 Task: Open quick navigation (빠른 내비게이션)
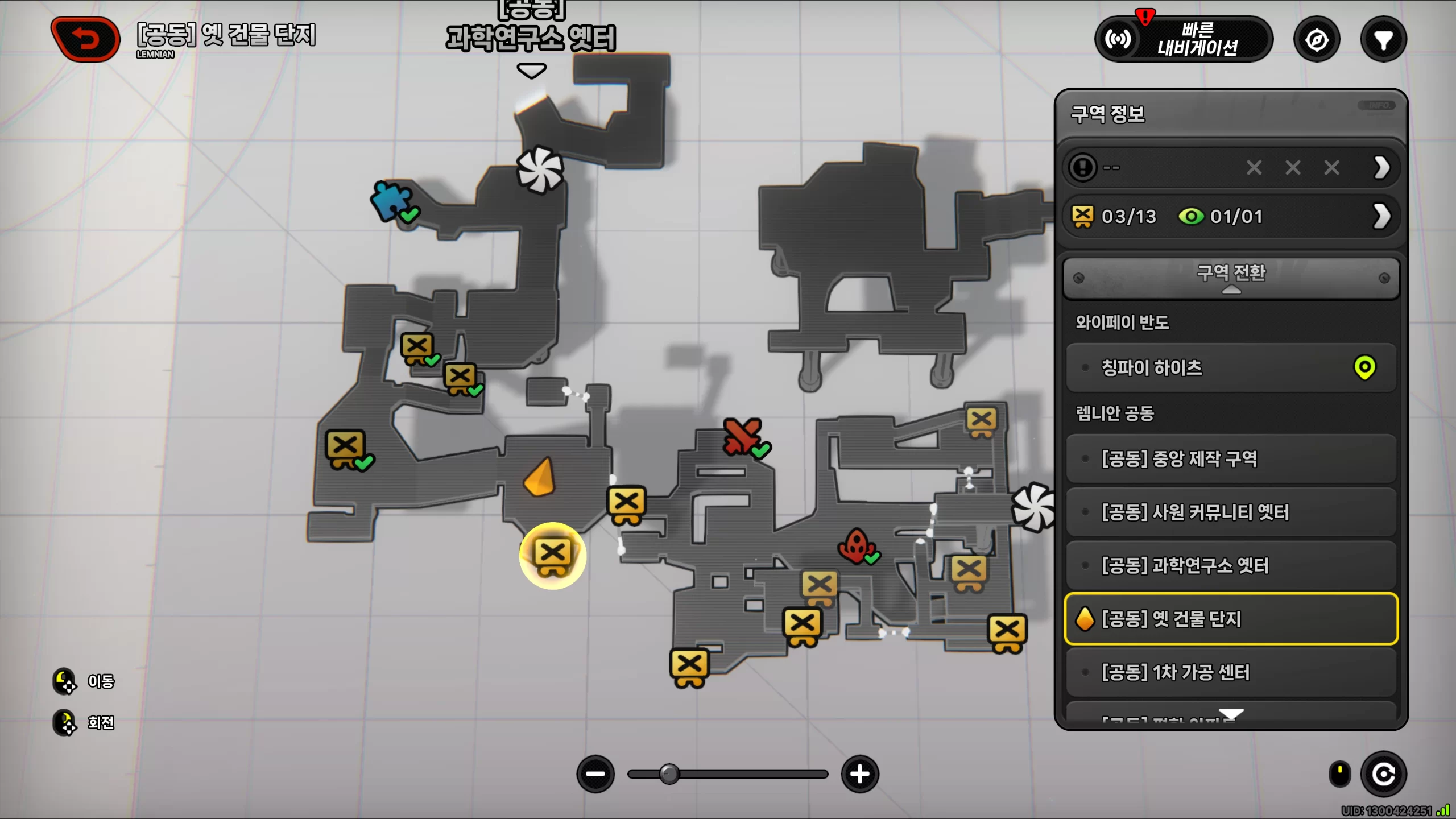[x=1183, y=39]
